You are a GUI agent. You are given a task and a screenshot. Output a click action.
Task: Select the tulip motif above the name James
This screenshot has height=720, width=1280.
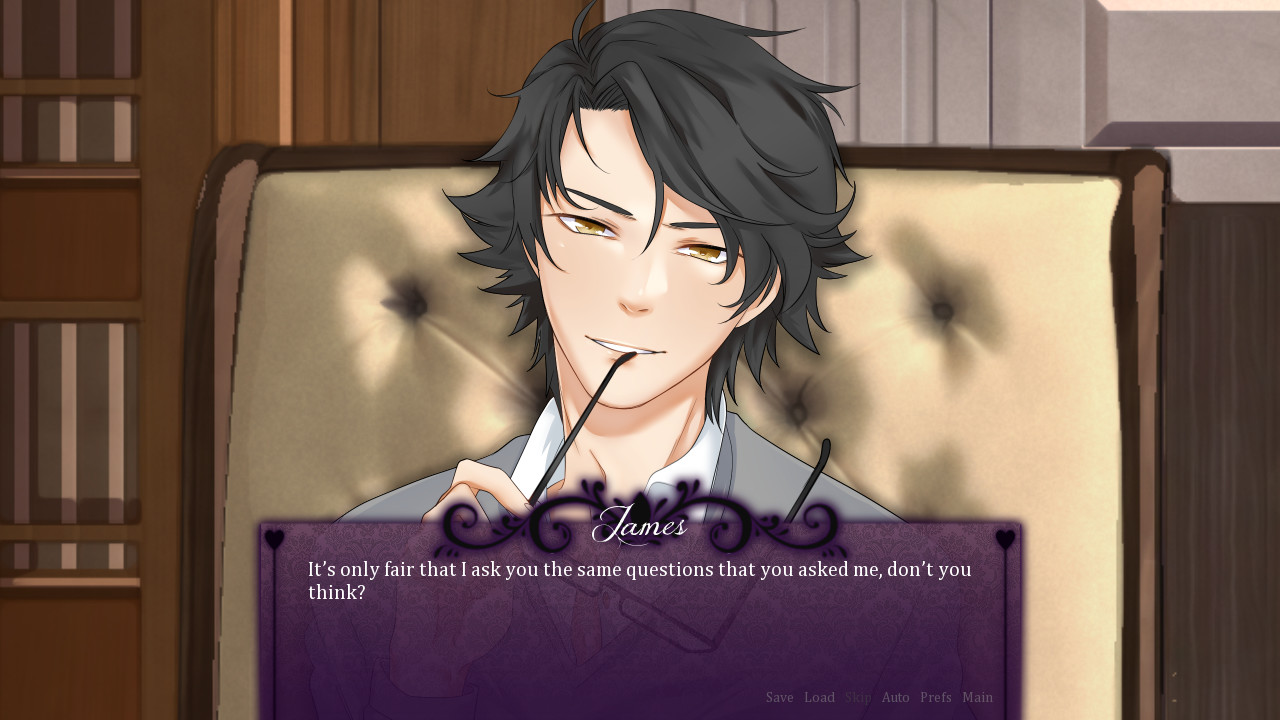[x=641, y=505]
